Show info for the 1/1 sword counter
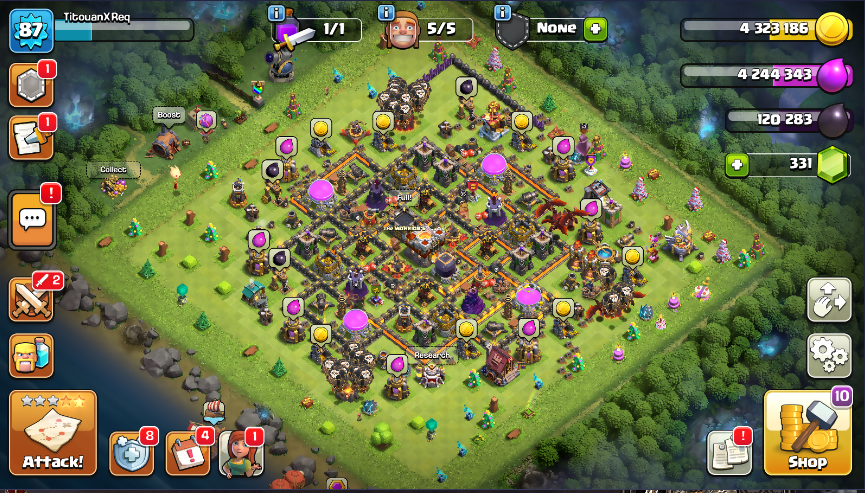The image size is (865, 493). (277, 12)
